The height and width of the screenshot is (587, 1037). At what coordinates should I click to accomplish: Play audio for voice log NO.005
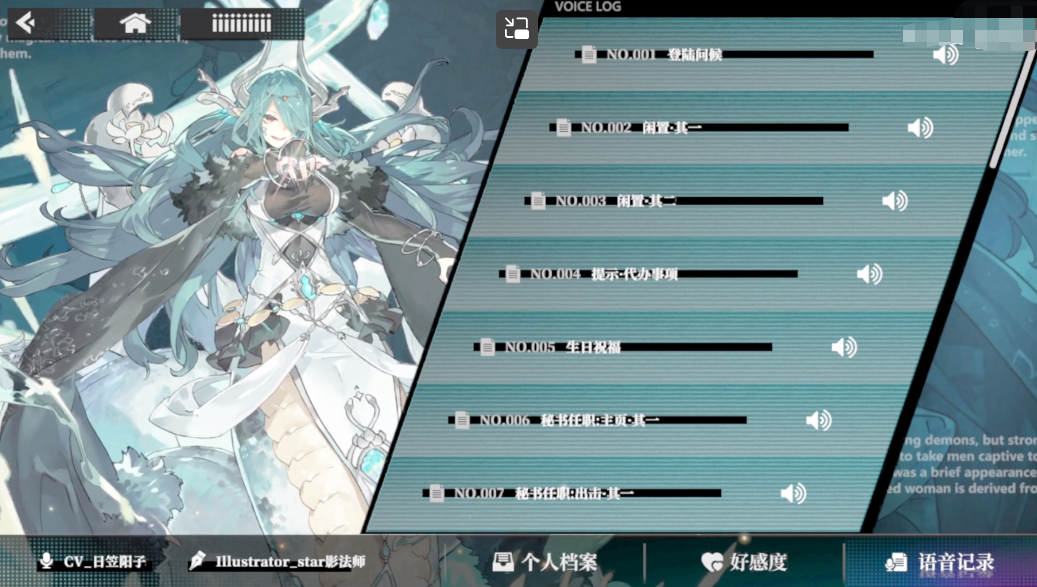[844, 347]
